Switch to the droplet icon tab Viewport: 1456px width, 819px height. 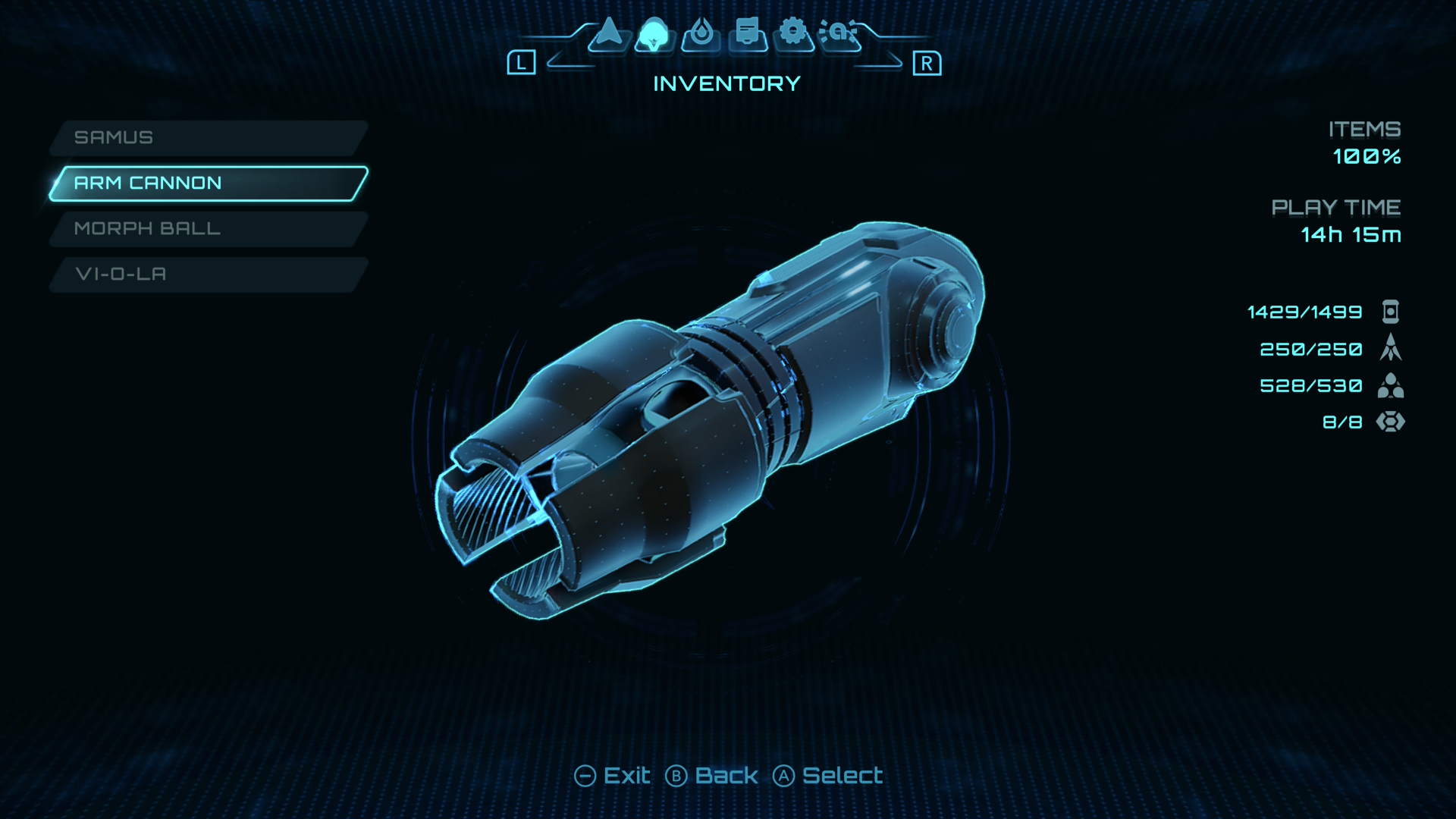click(701, 34)
